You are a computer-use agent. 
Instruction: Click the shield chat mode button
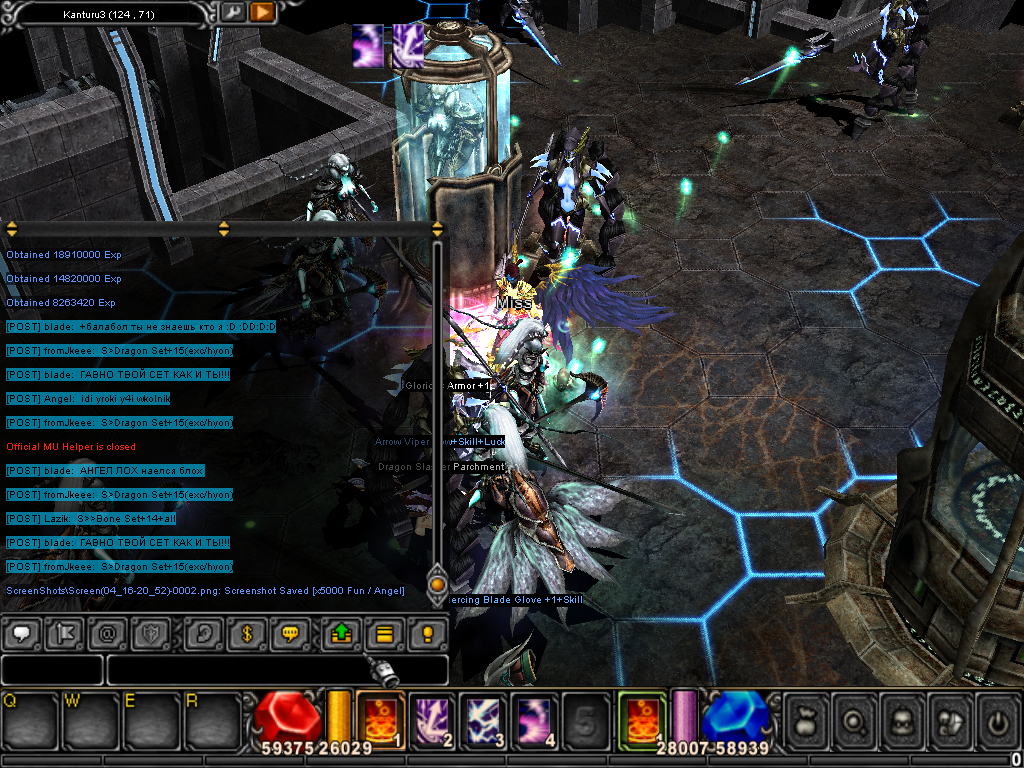[148, 633]
